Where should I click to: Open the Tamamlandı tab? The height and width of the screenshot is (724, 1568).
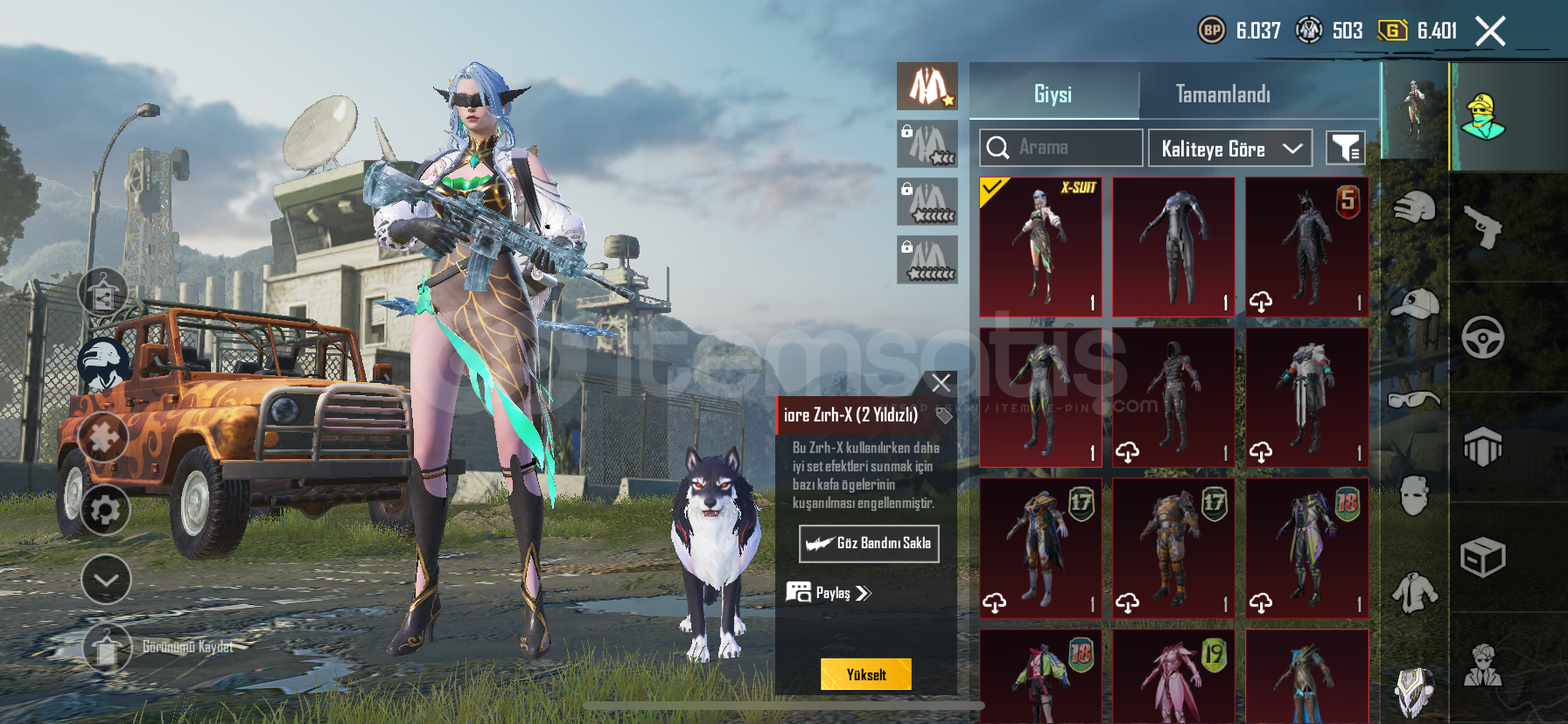[1222, 94]
